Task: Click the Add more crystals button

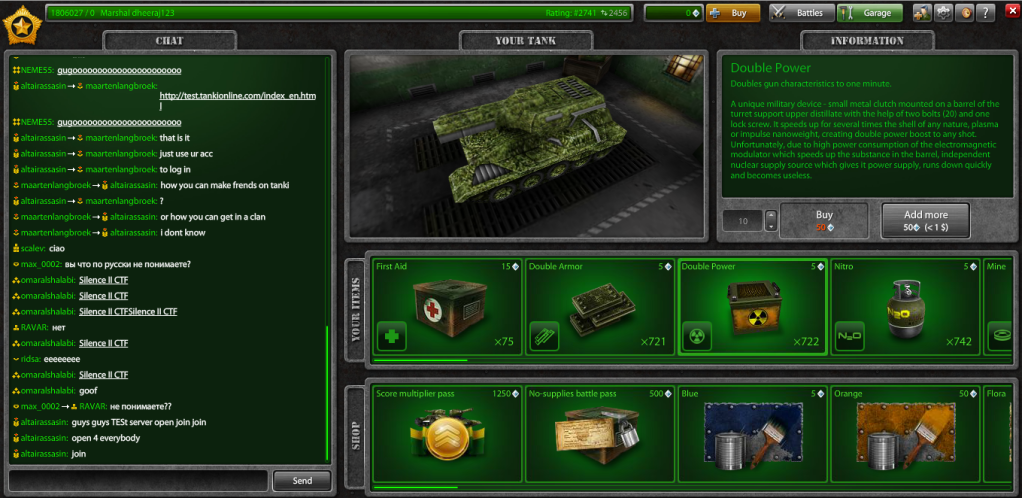Action: click(925, 220)
